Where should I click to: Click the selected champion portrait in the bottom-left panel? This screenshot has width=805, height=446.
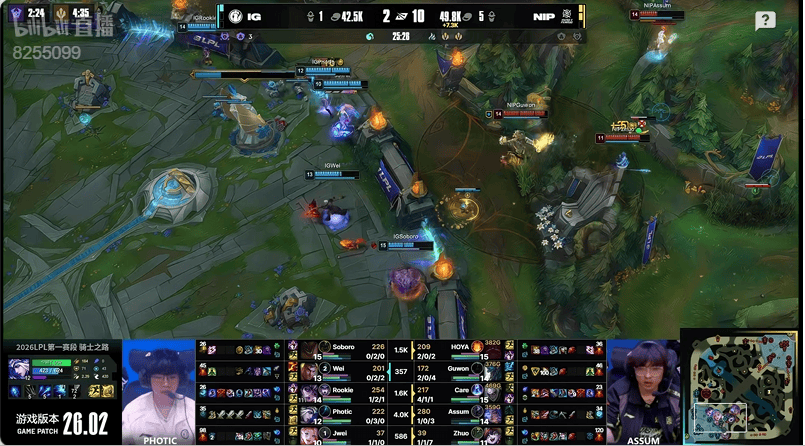coord(21,369)
